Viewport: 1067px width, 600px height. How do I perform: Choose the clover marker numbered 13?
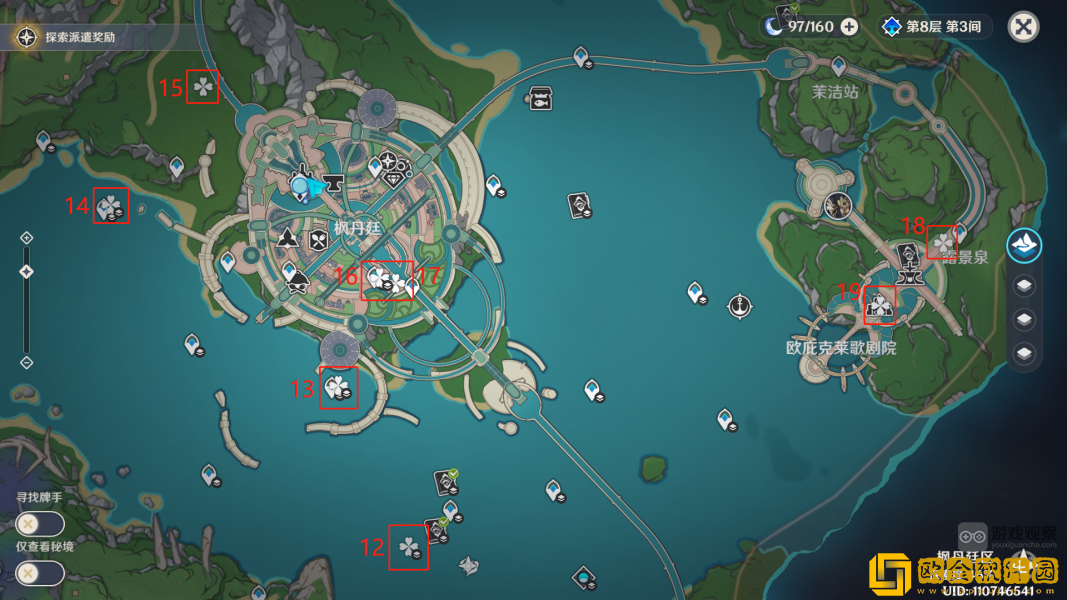click(338, 387)
